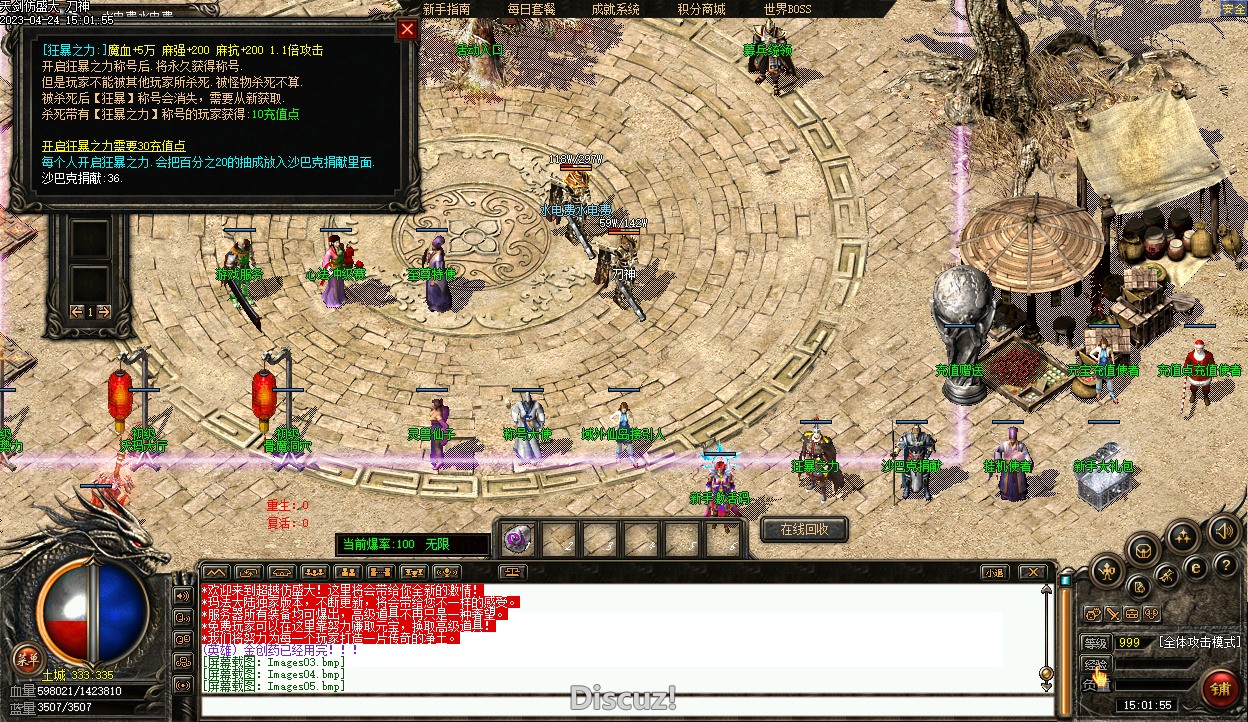Open the 世界BOSS top menu
Screen dimensions: 1248x722
pos(787,9)
